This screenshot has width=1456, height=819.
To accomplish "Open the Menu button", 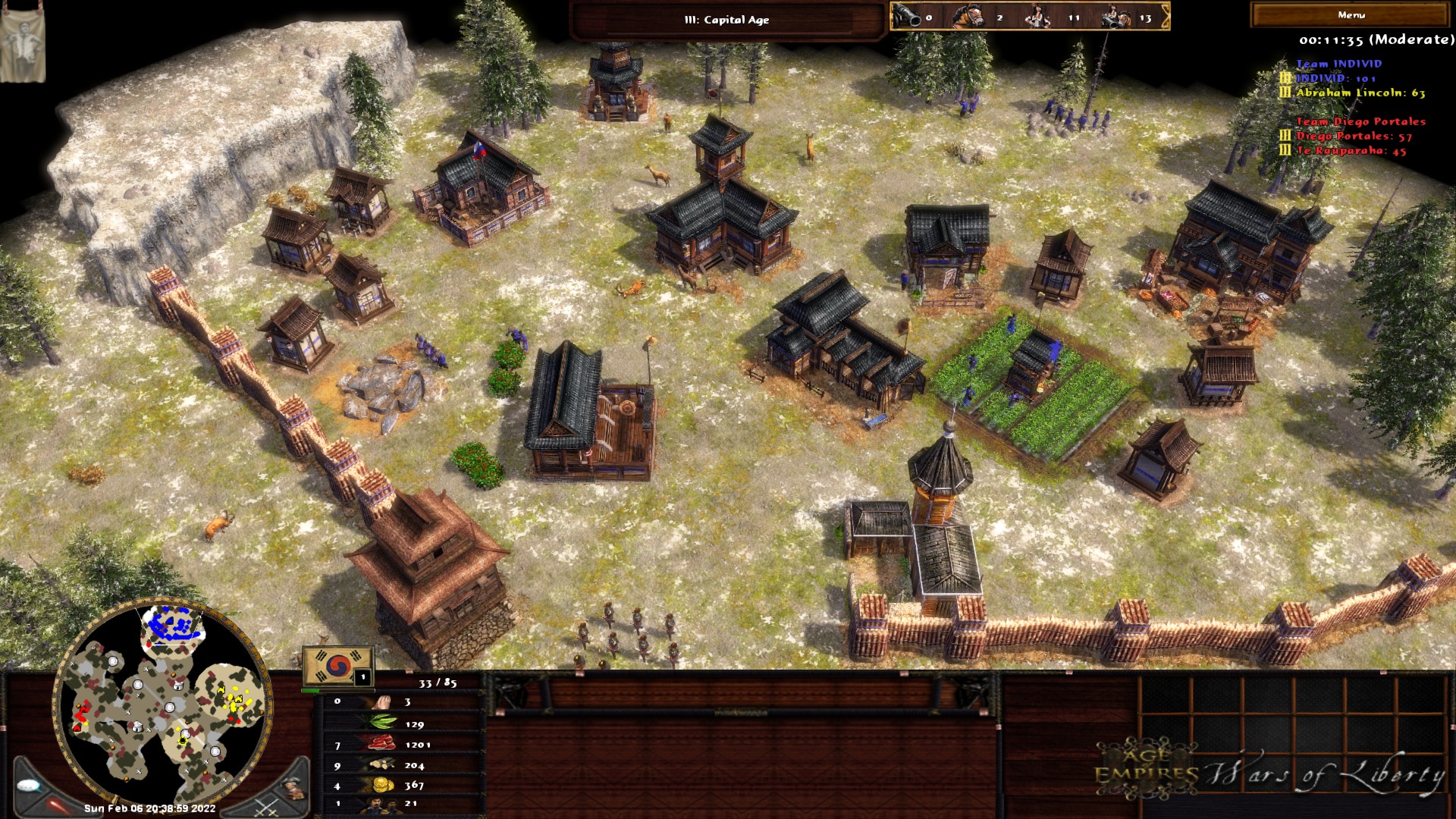I will [1351, 15].
